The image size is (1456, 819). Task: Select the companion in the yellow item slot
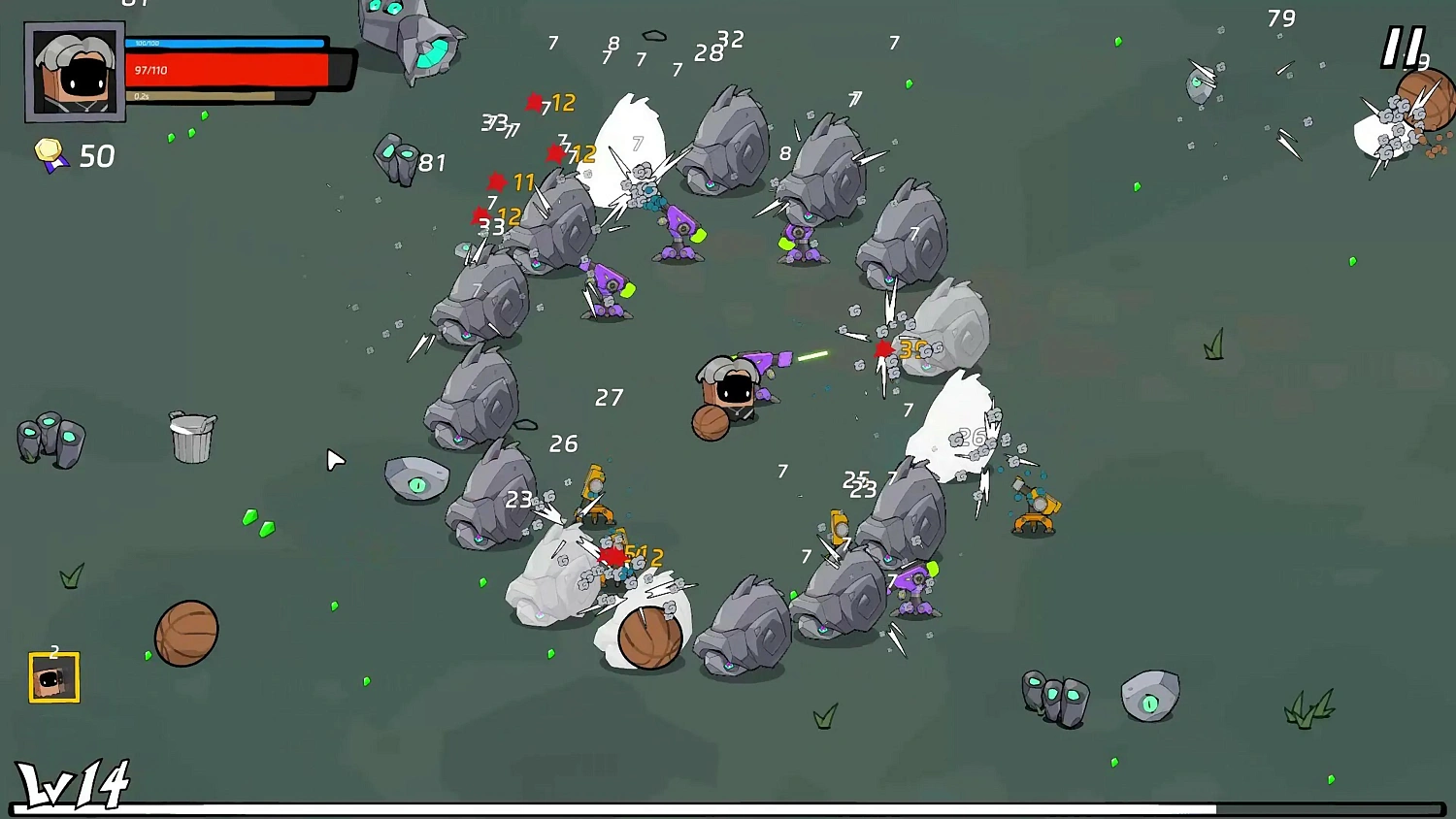pyautogui.click(x=53, y=678)
